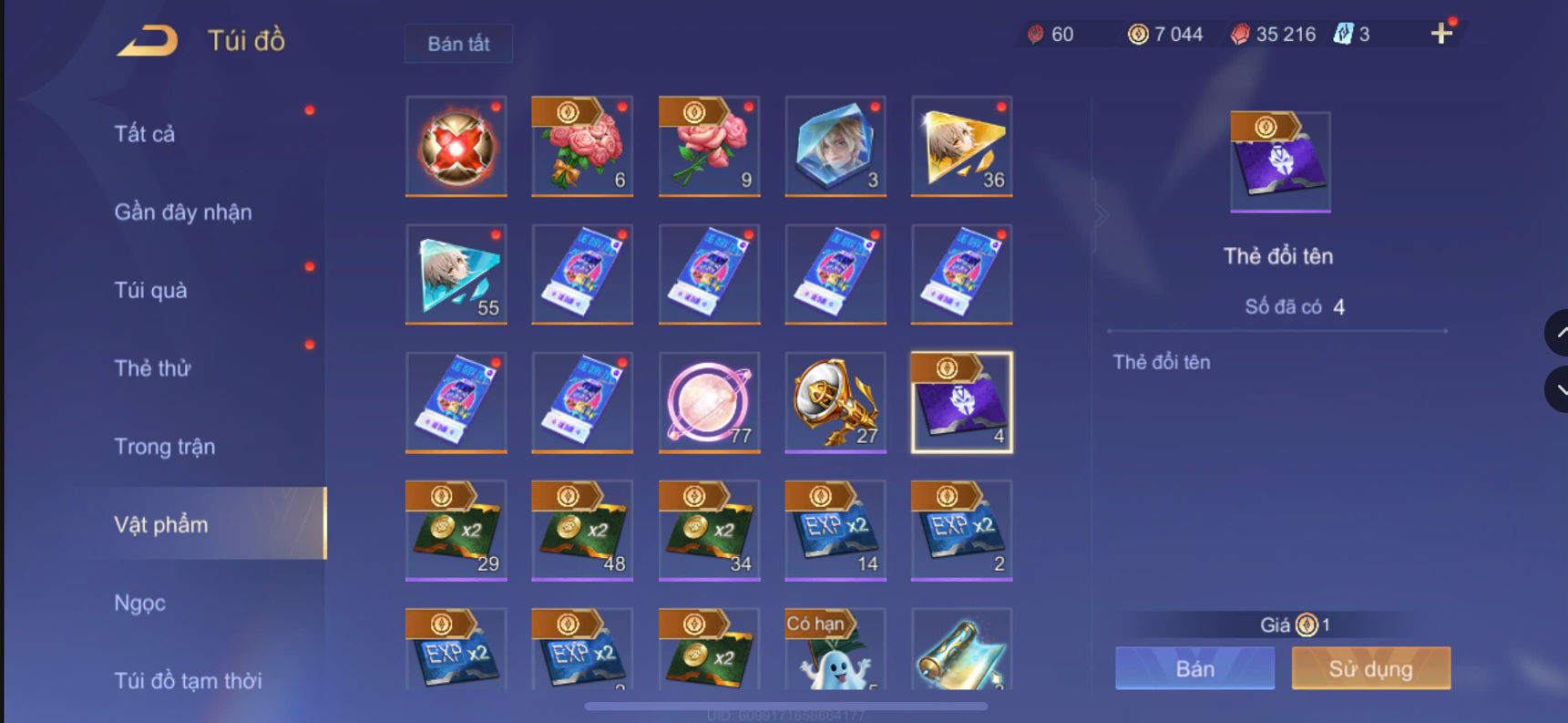Open the blue crystal shard item showing 3
This screenshot has height=723, width=1568.
click(835, 146)
